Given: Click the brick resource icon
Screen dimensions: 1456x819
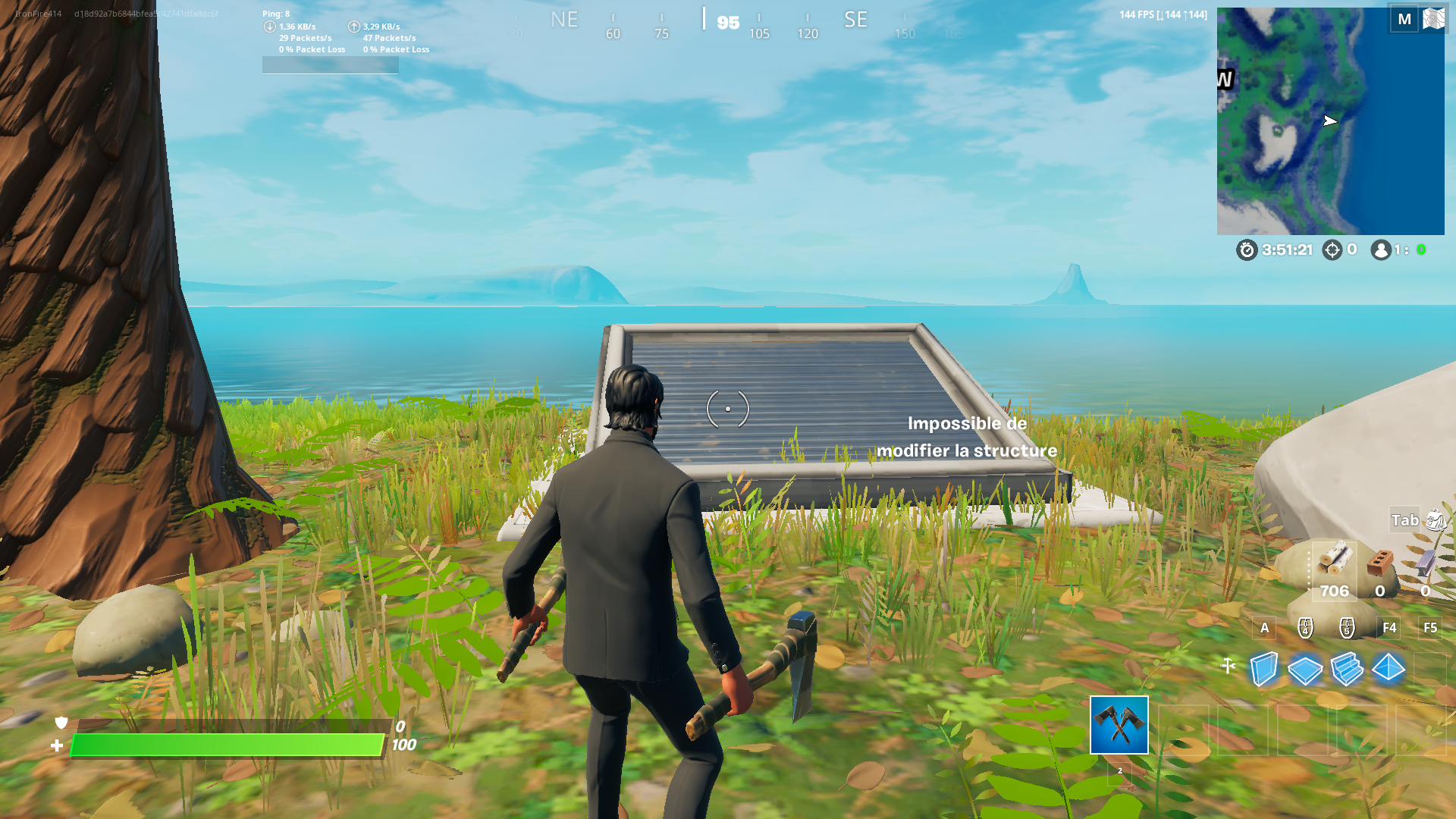Looking at the screenshot, I should pos(1380,561).
